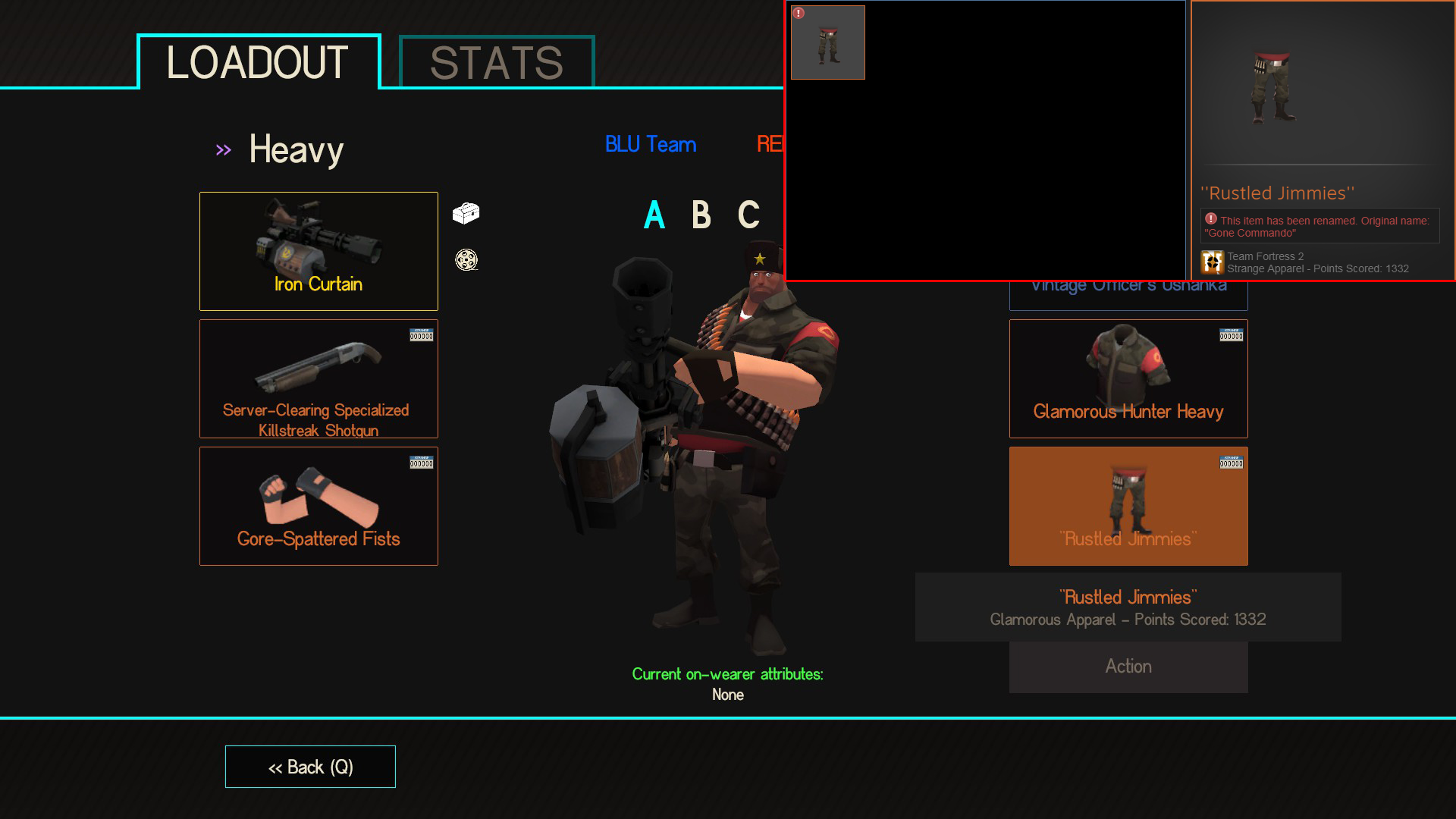This screenshot has height=819, width=1456.
Task: Click the film reel taunts icon
Action: pyautogui.click(x=467, y=260)
